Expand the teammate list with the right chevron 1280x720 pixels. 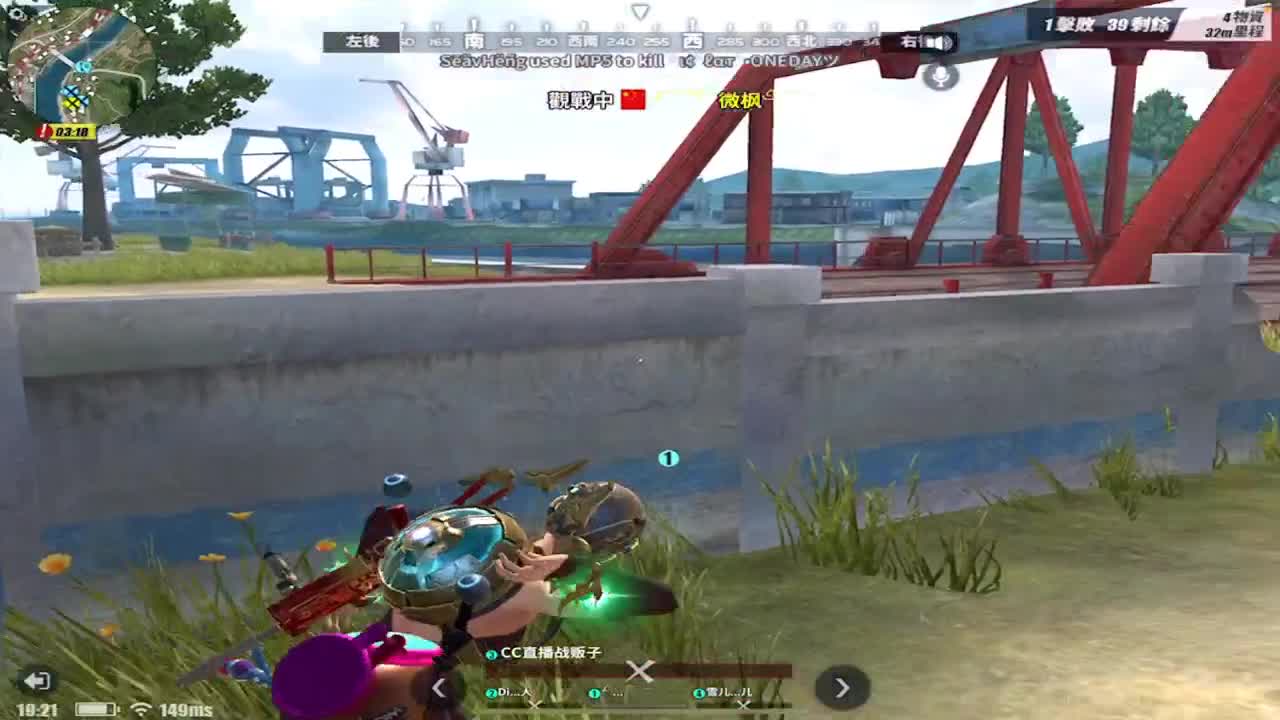tap(840, 687)
